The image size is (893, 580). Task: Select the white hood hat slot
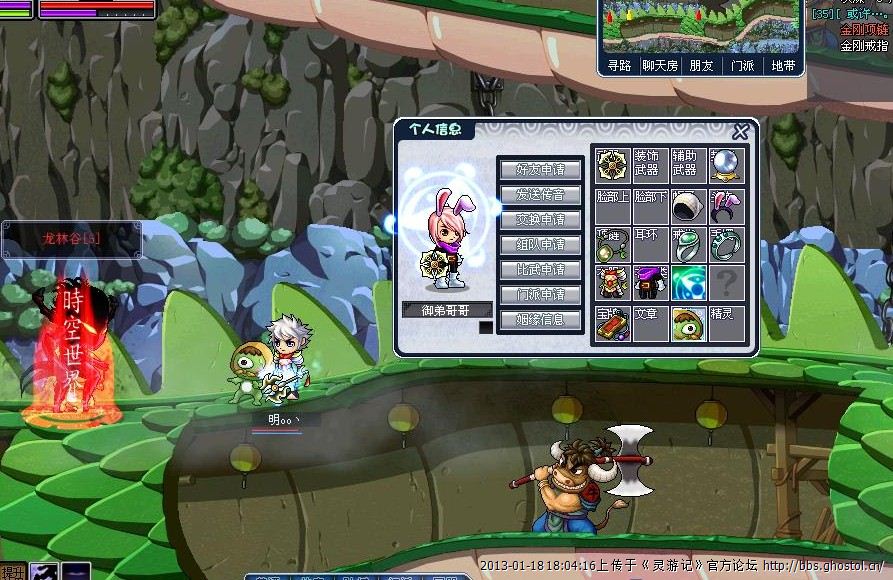point(689,205)
